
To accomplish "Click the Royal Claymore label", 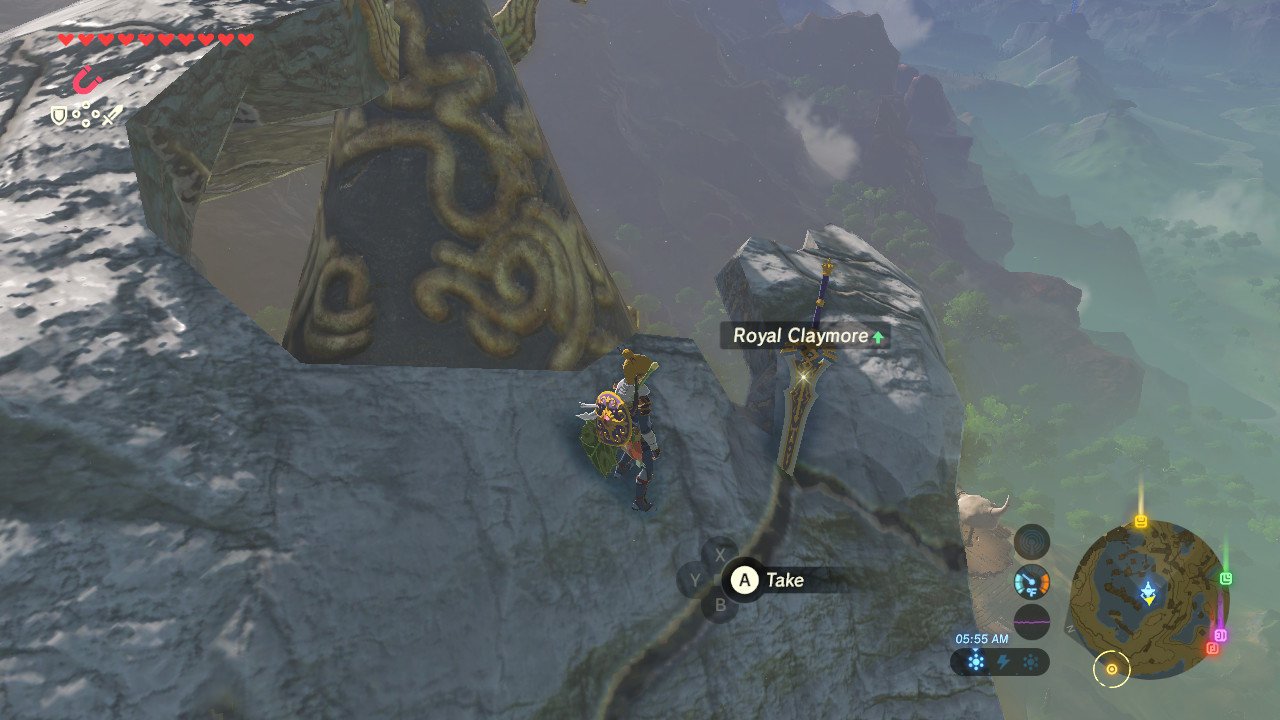I will (x=800, y=337).
